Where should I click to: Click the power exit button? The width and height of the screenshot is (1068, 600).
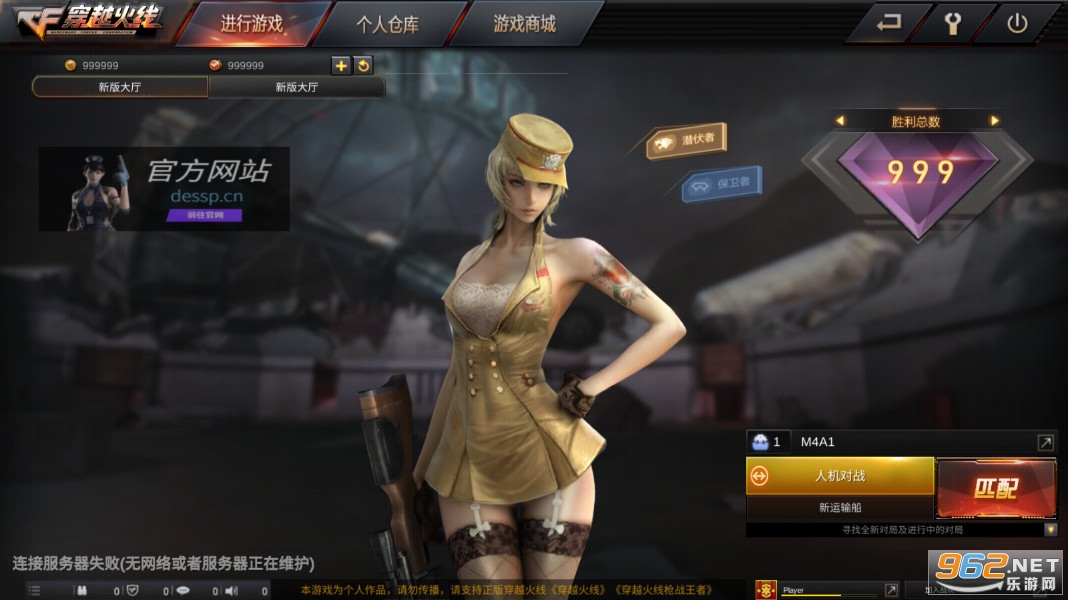pyautogui.click(x=1017, y=24)
